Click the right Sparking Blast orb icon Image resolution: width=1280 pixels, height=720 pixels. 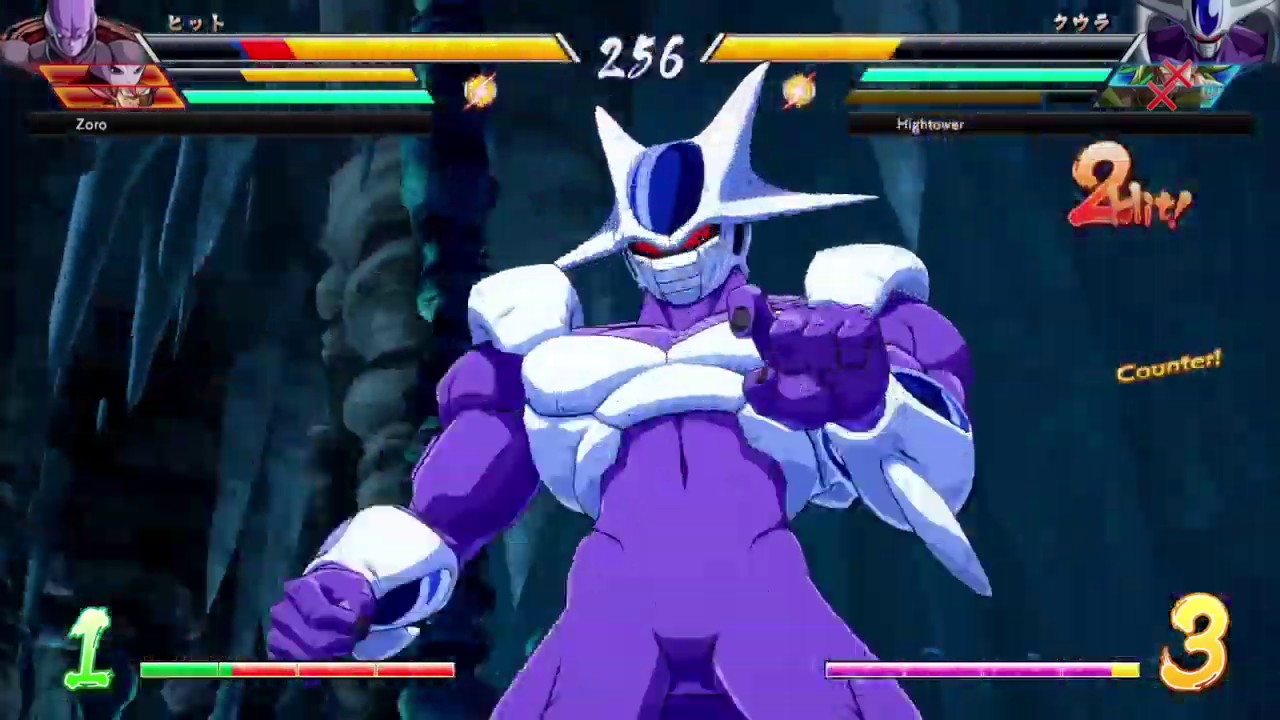800,90
